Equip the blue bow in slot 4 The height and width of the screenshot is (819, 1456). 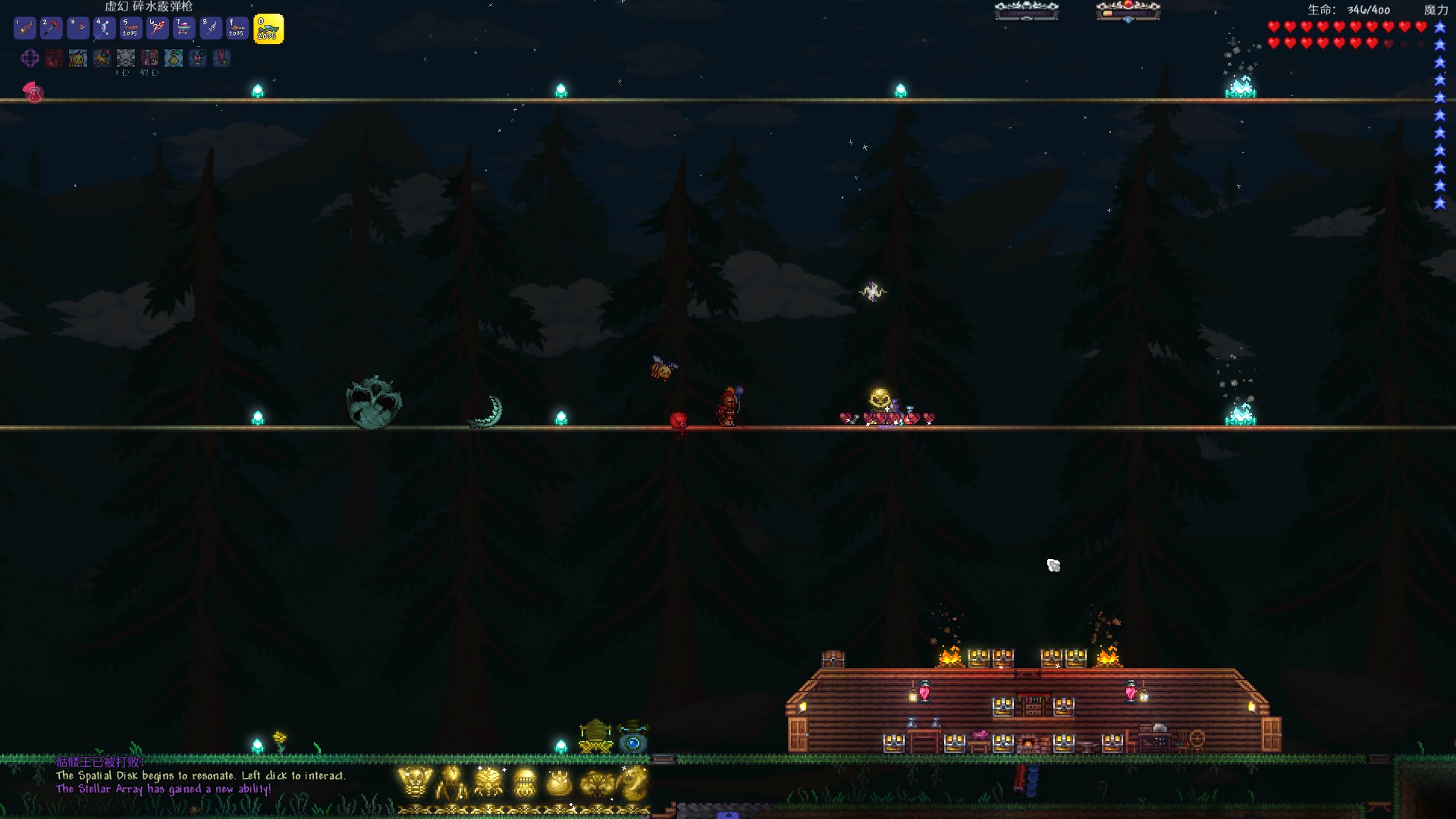[105, 29]
